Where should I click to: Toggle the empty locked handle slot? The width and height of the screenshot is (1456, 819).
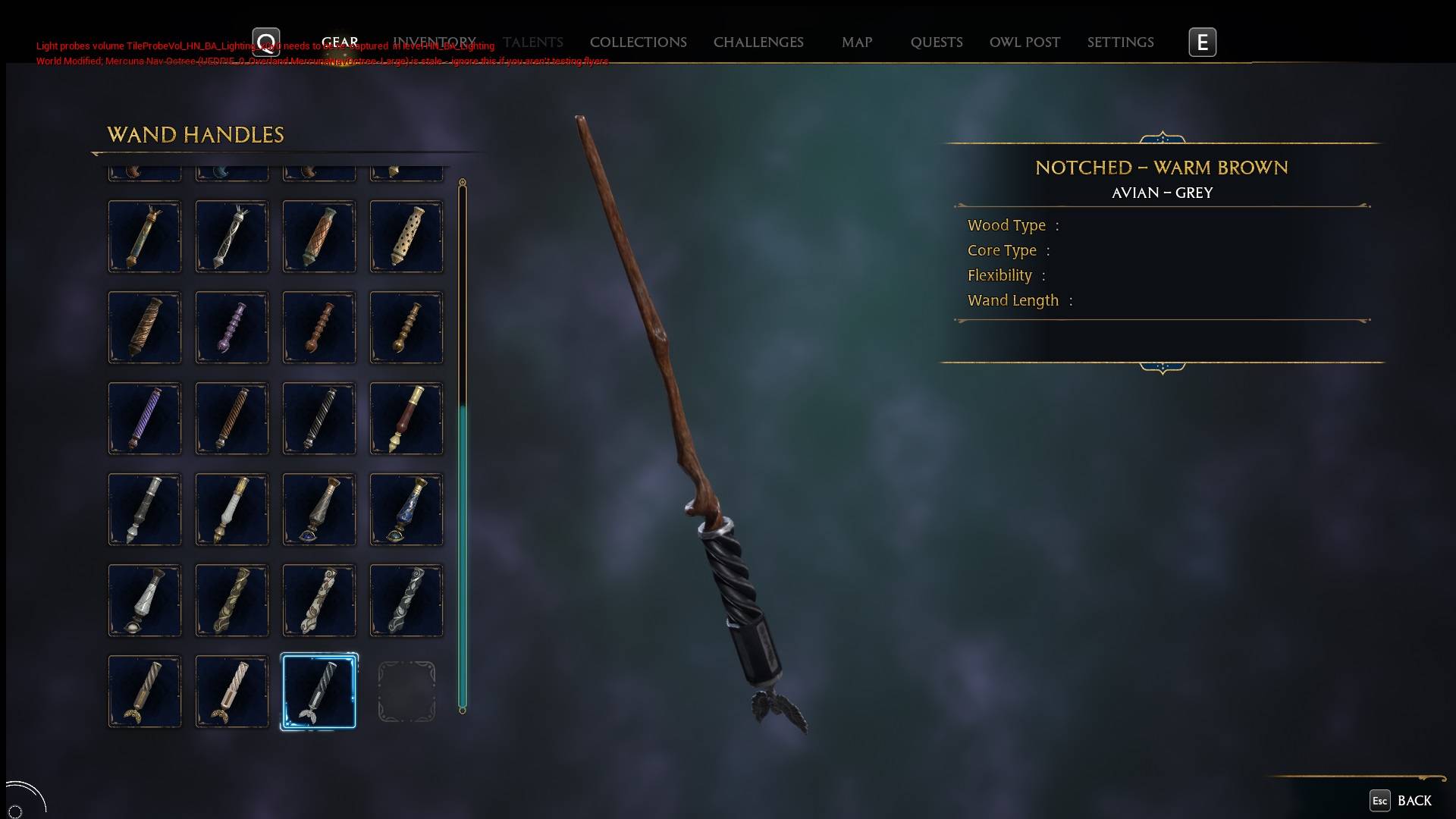[x=406, y=692]
